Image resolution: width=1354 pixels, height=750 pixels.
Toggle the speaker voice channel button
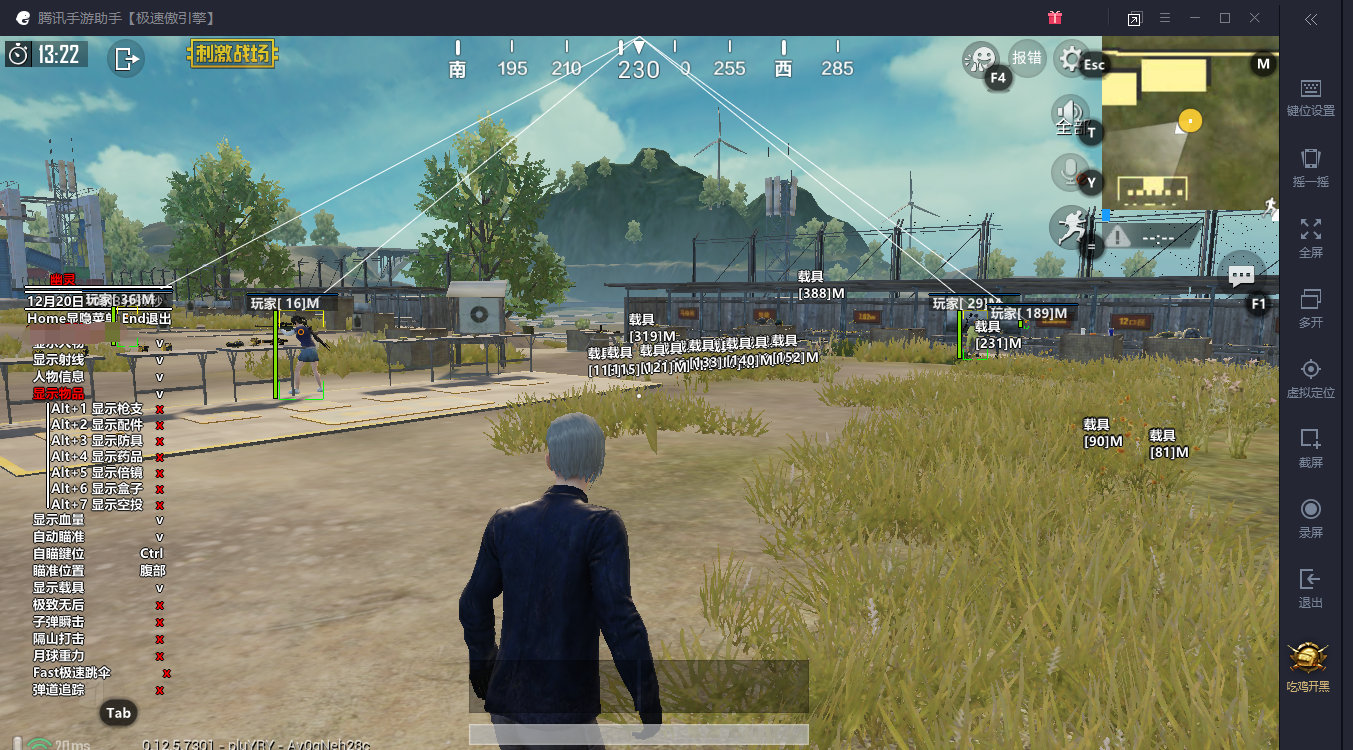point(1069,113)
